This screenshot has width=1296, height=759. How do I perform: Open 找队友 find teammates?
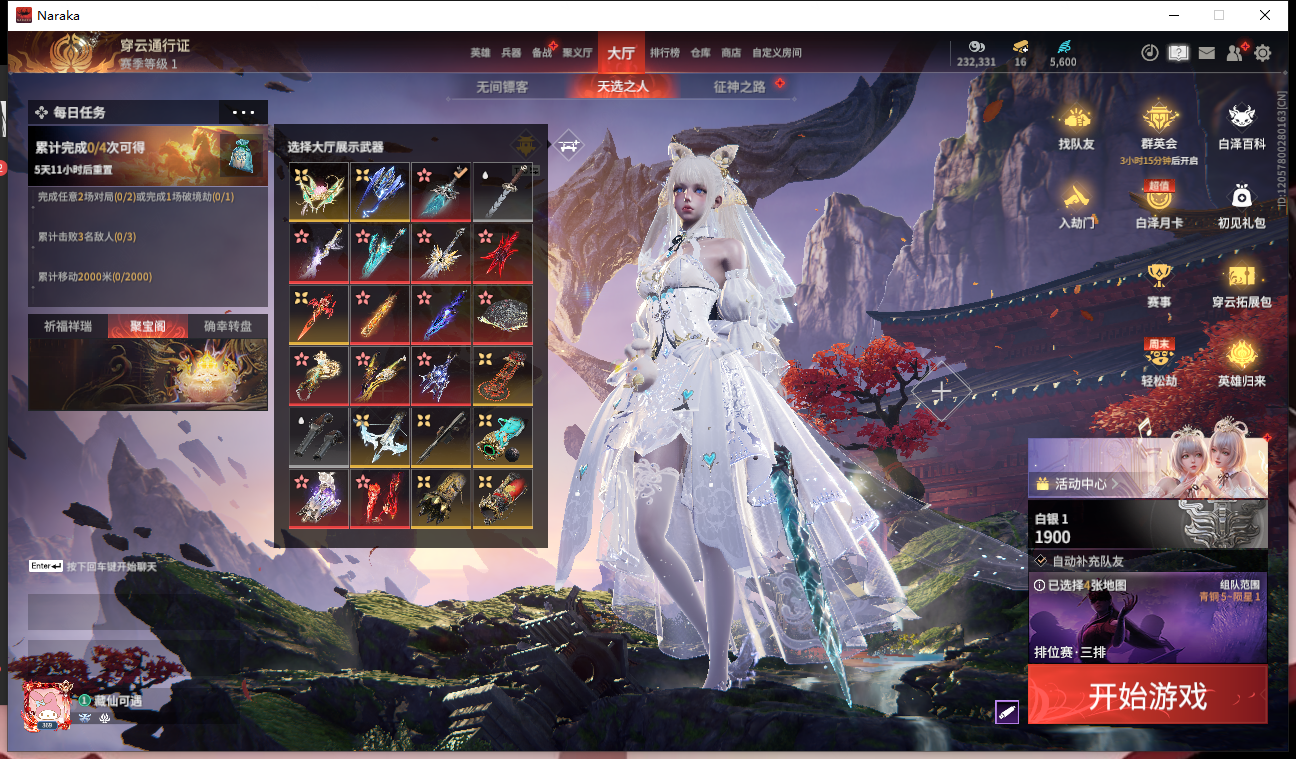coord(1076,127)
